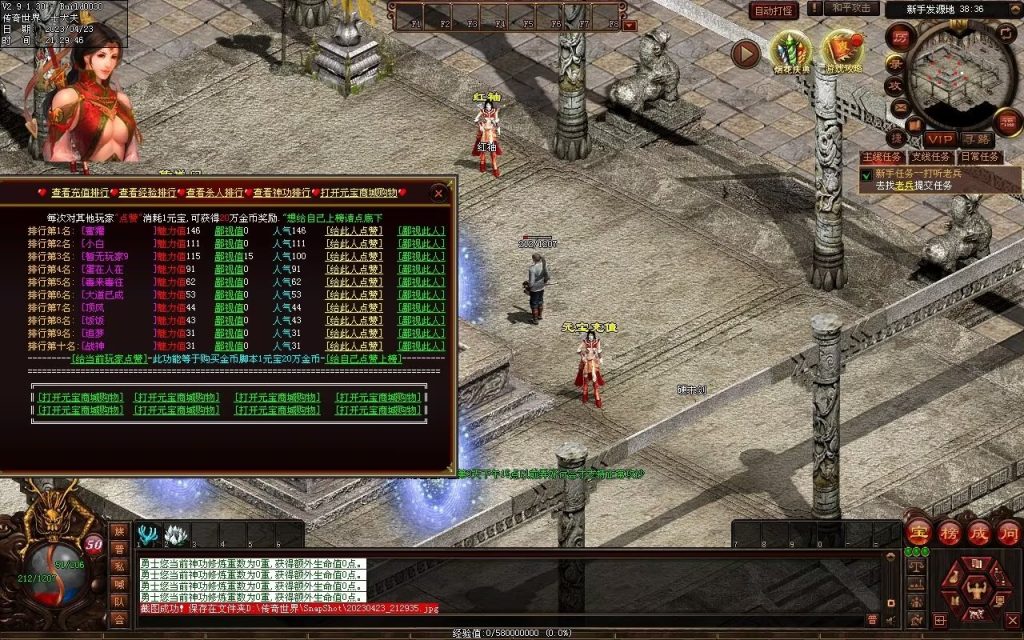Switch to the 日常任务 daily quest tab
Viewport: 1024px width, 640px height.
(x=980, y=157)
